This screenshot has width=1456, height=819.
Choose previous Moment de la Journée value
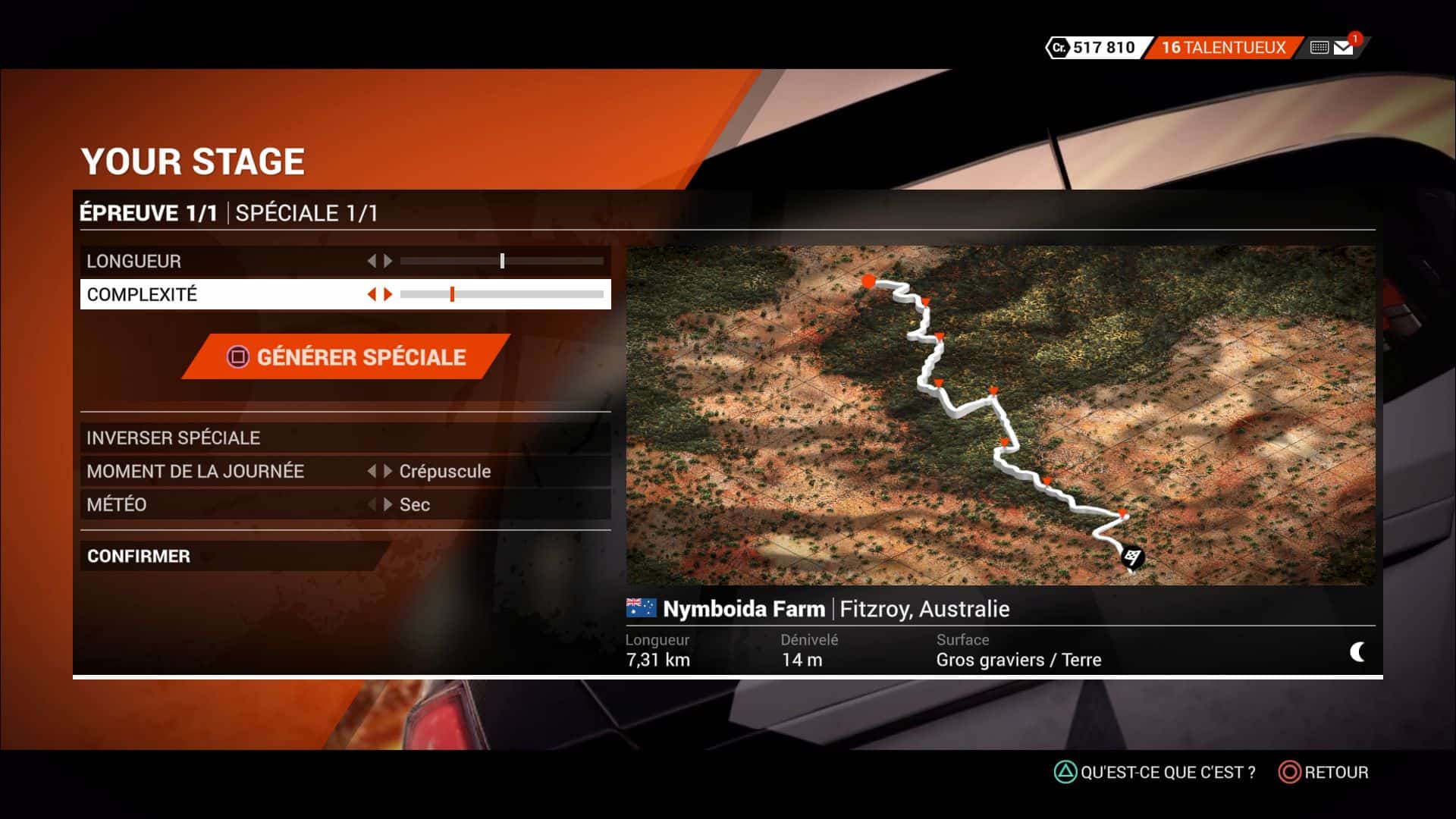click(x=372, y=471)
